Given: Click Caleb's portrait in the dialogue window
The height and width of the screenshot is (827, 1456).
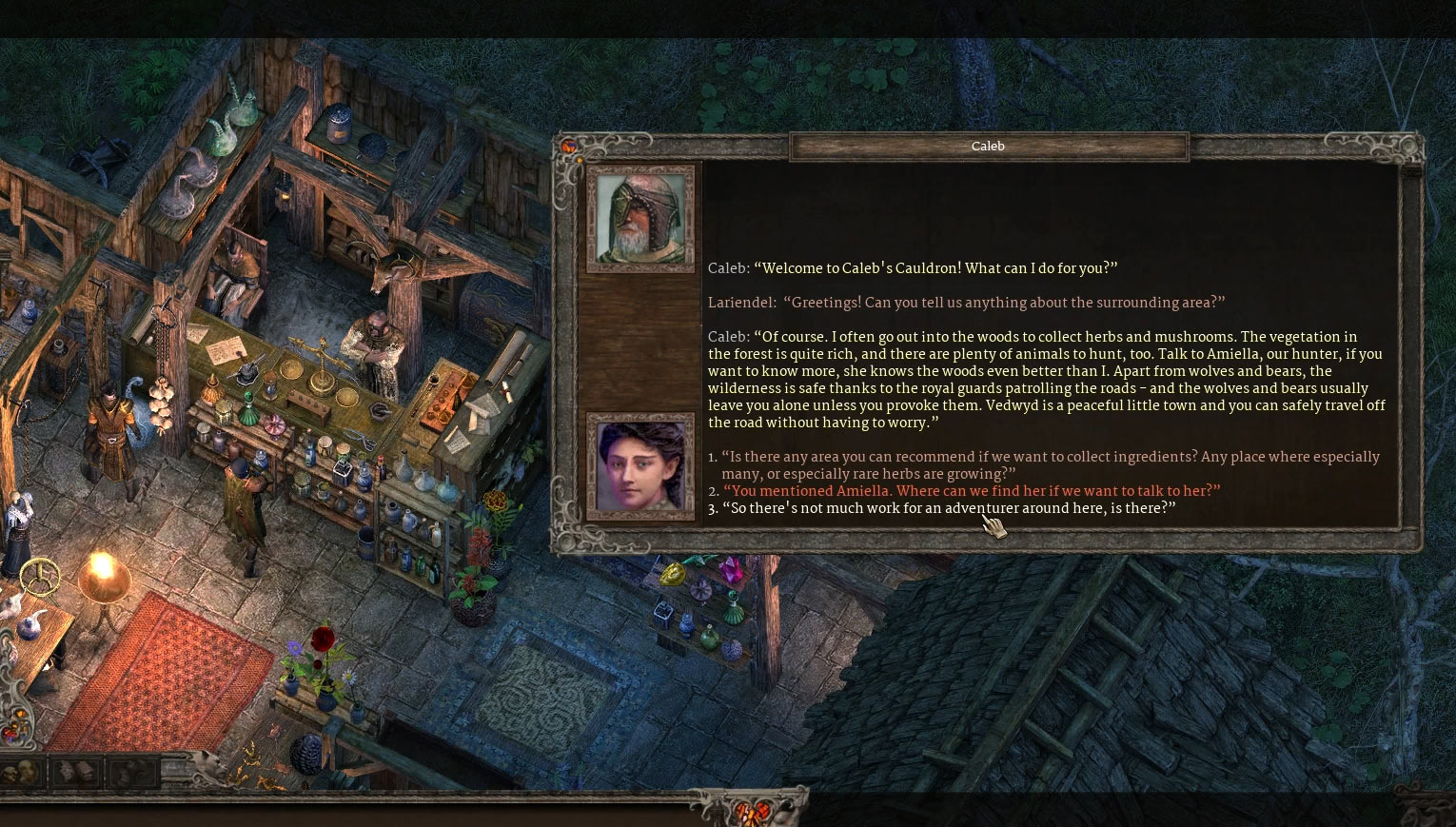Looking at the screenshot, I should coord(639,217).
